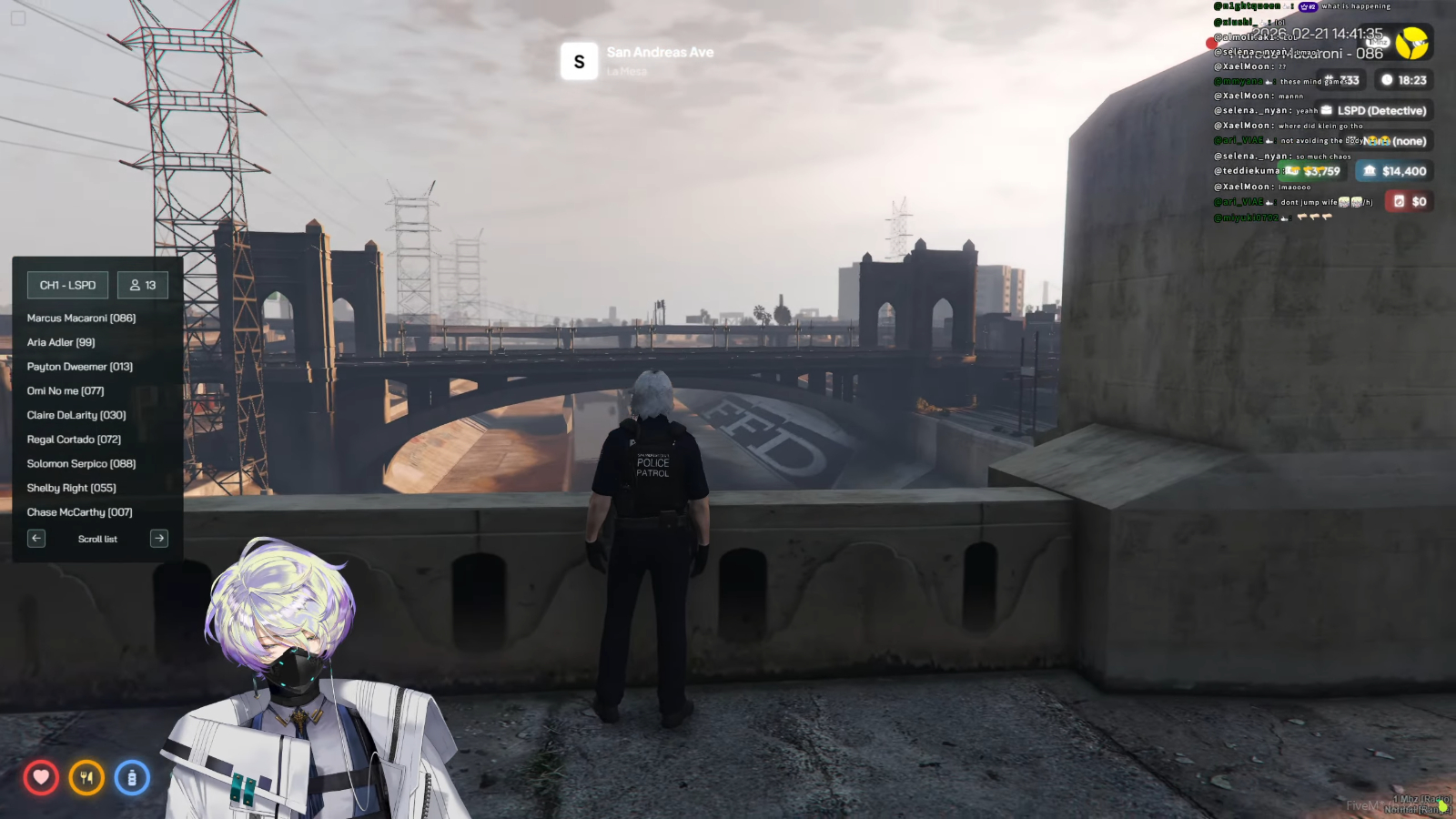This screenshot has width=1456, height=819.
Task: Open the LSPD (Detective) job badge
Action: [1374, 111]
